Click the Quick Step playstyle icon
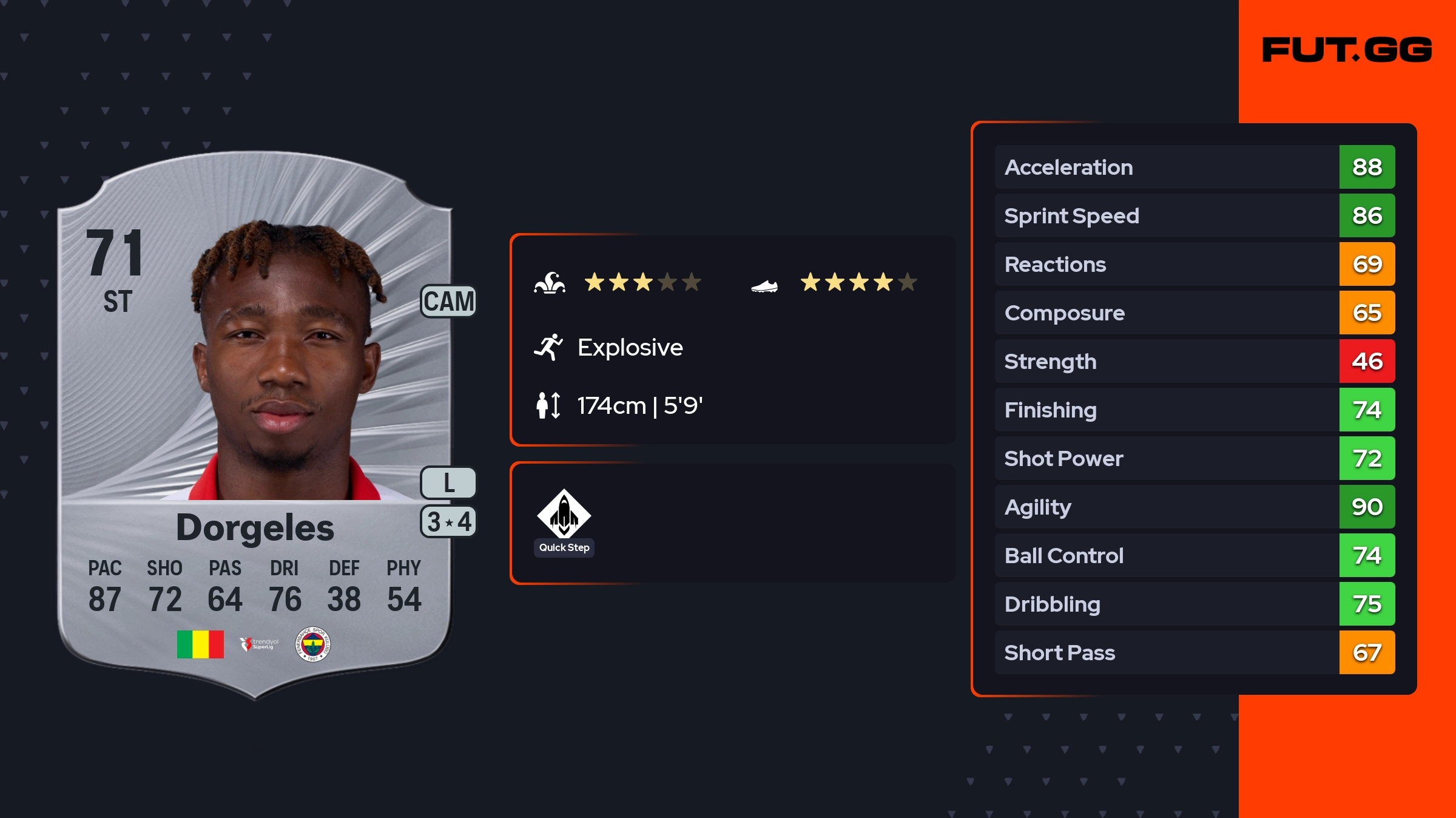This screenshot has width=1456, height=818. [x=564, y=514]
